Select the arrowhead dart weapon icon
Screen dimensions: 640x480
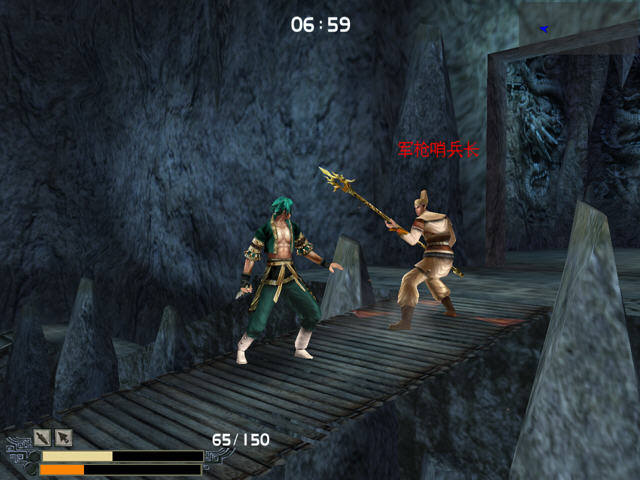63,437
